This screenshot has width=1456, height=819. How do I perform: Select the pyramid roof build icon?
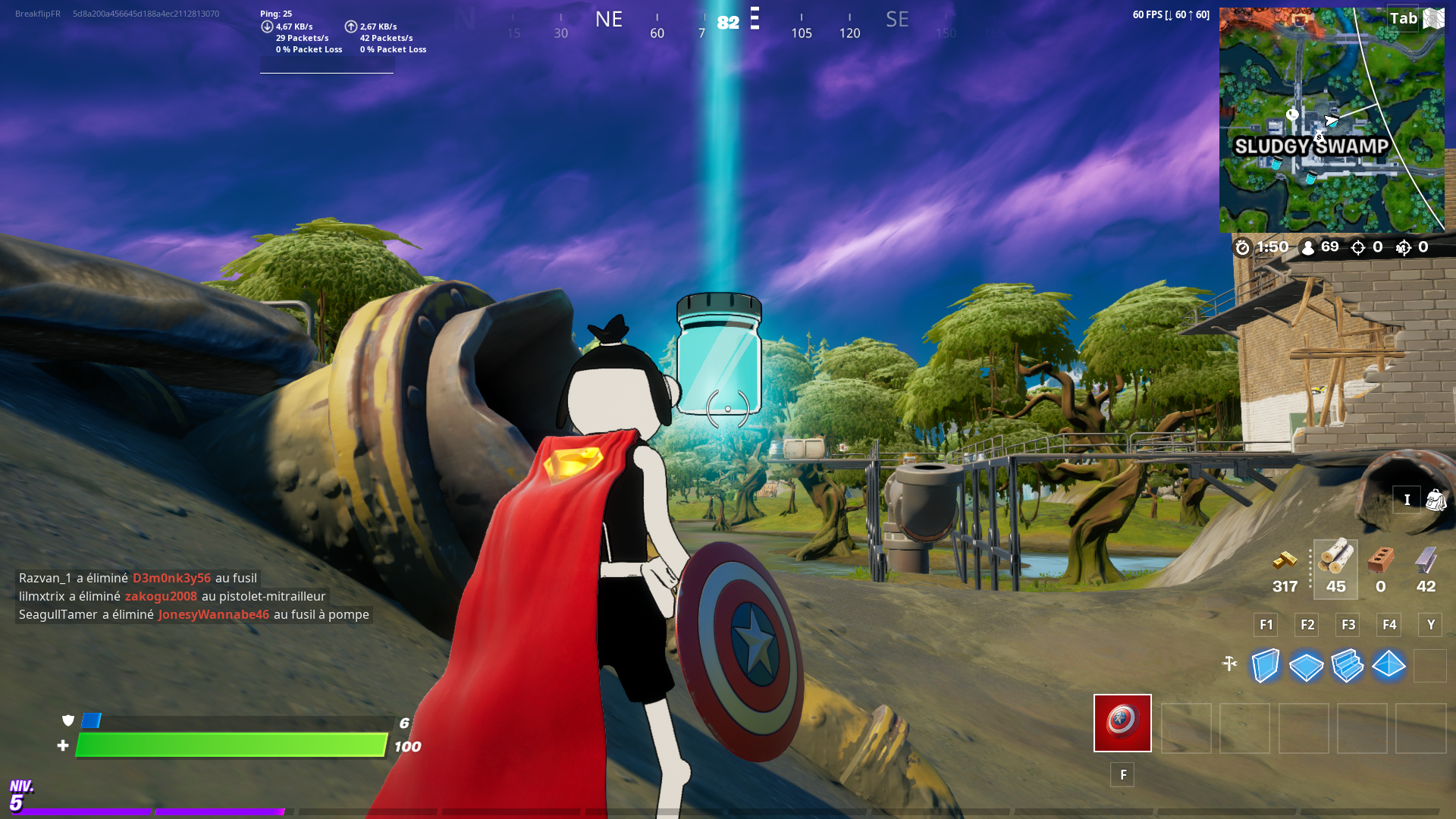1388,666
